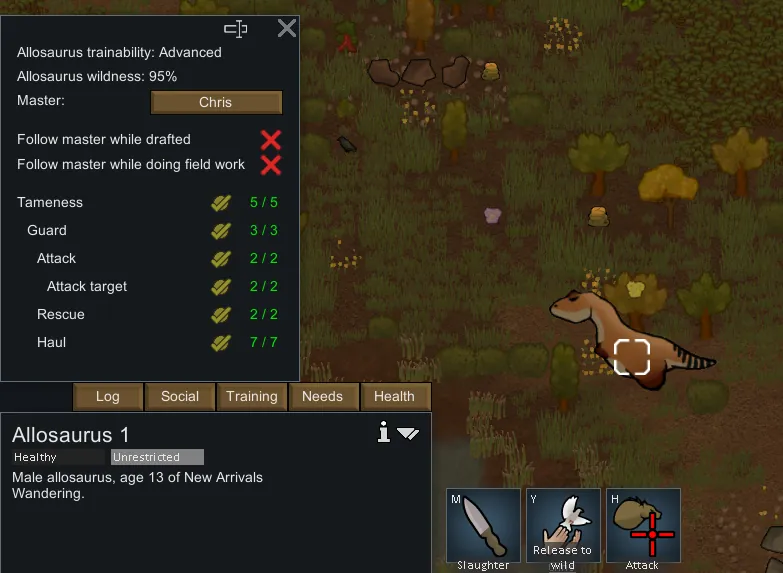The width and height of the screenshot is (783, 573).
Task: Click the Slaughter knife command
Action: tap(483, 526)
